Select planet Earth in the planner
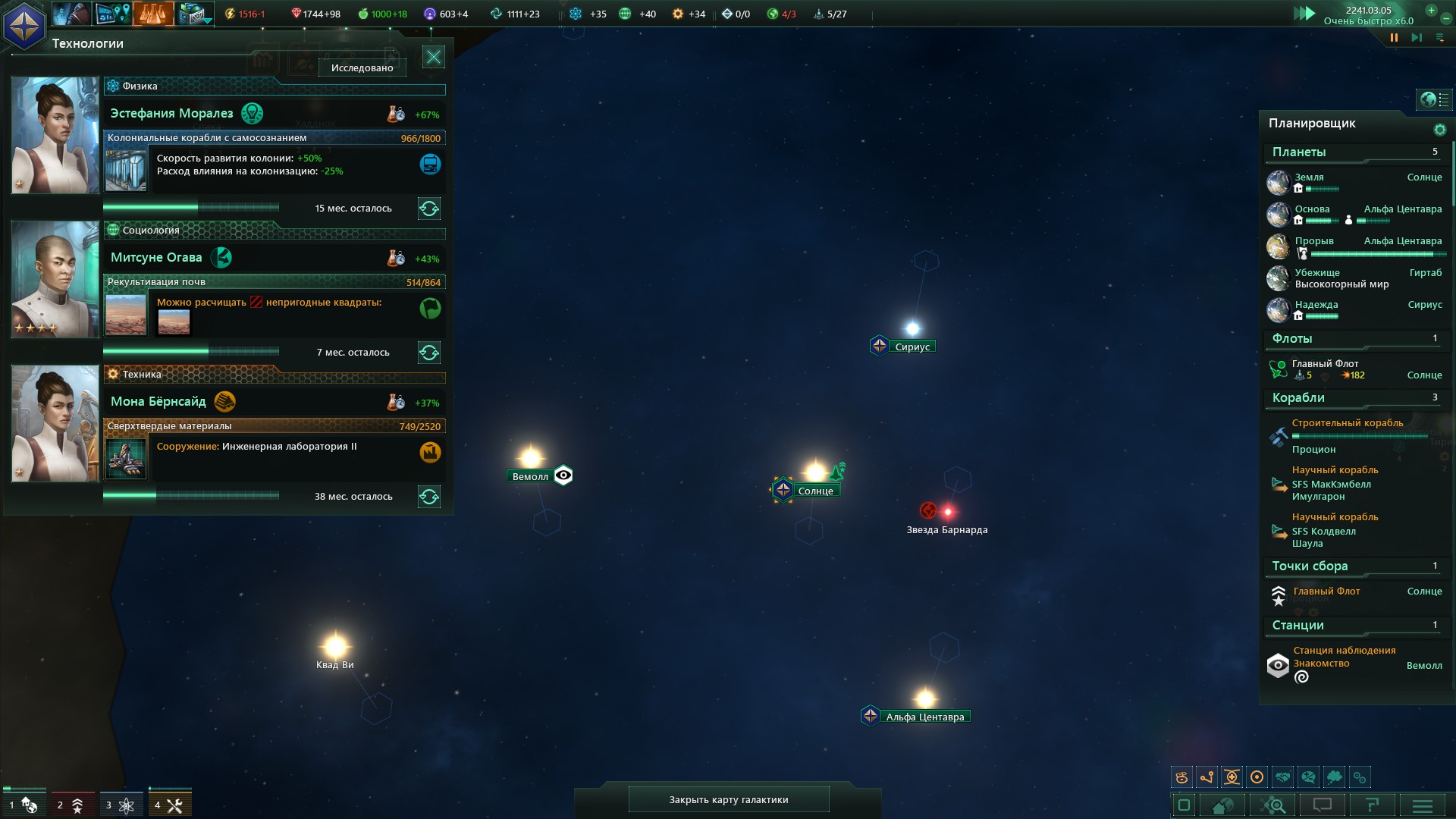This screenshot has height=819, width=1456. pos(1309,177)
